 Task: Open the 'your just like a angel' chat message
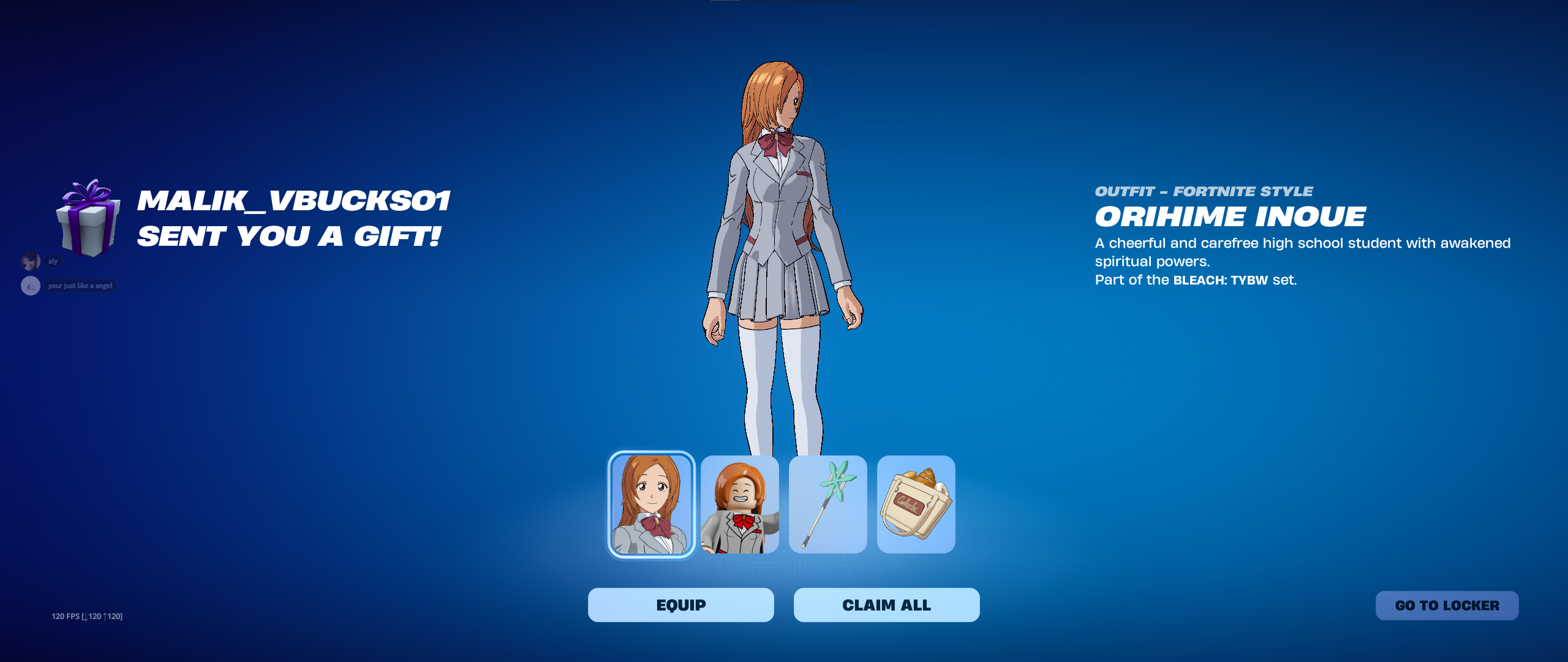[x=80, y=286]
